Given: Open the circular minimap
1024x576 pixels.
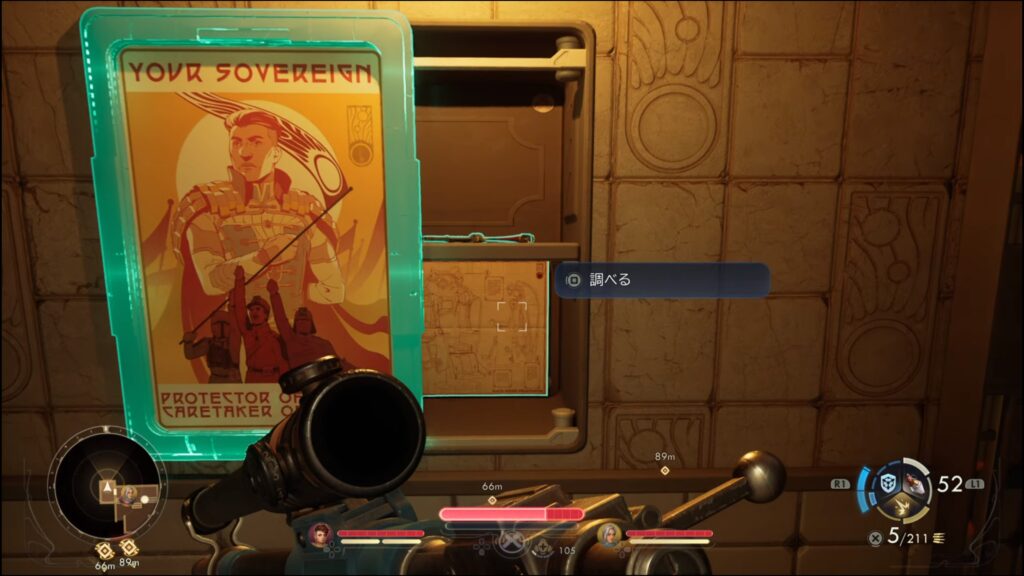Looking at the screenshot, I should pyautogui.click(x=104, y=488).
